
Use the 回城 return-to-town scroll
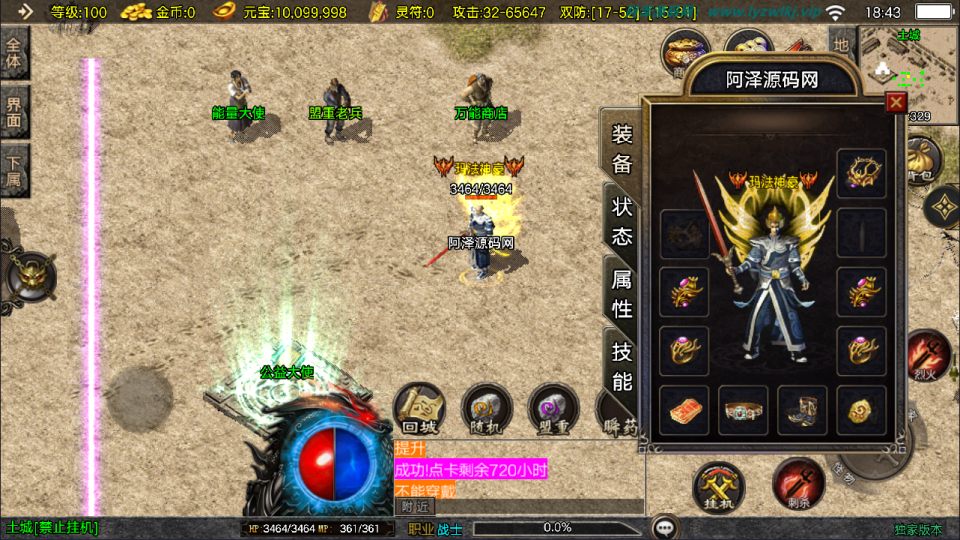(x=419, y=409)
